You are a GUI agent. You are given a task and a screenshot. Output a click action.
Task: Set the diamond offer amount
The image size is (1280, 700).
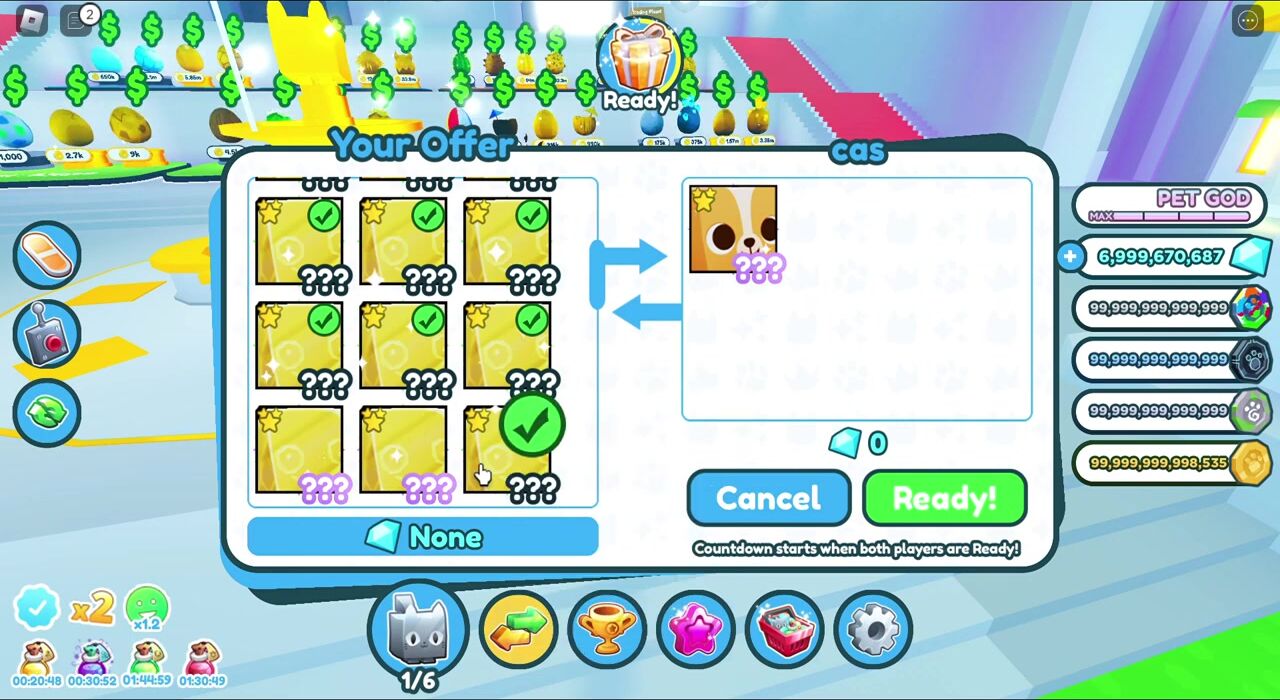click(423, 537)
